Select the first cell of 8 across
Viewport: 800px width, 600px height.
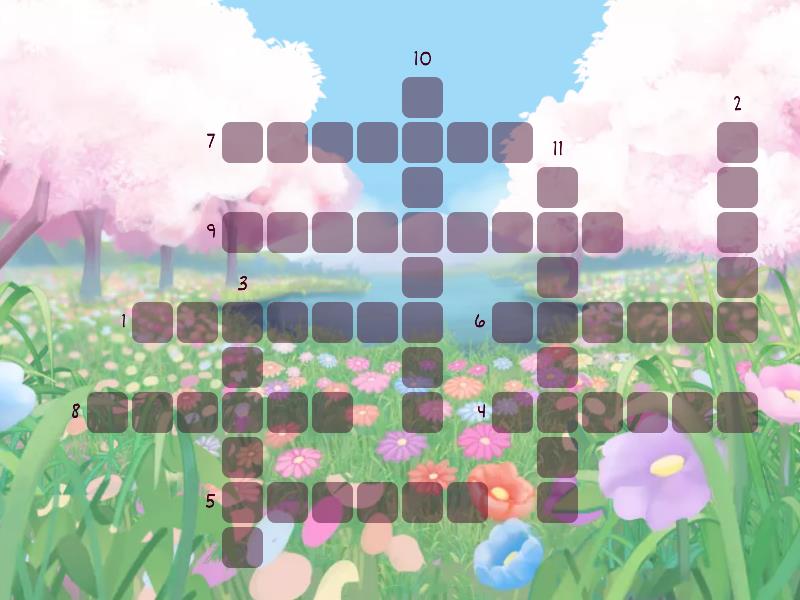107,412
